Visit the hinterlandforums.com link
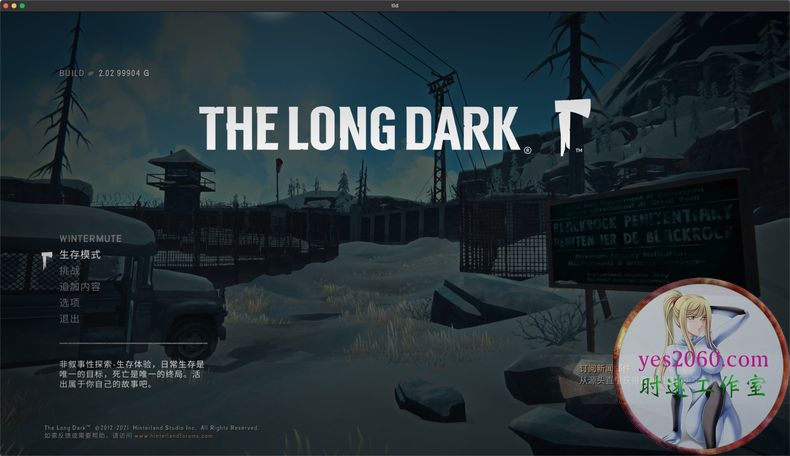The width and height of the screenshot is (790, 456). click(x=174, y=436)
